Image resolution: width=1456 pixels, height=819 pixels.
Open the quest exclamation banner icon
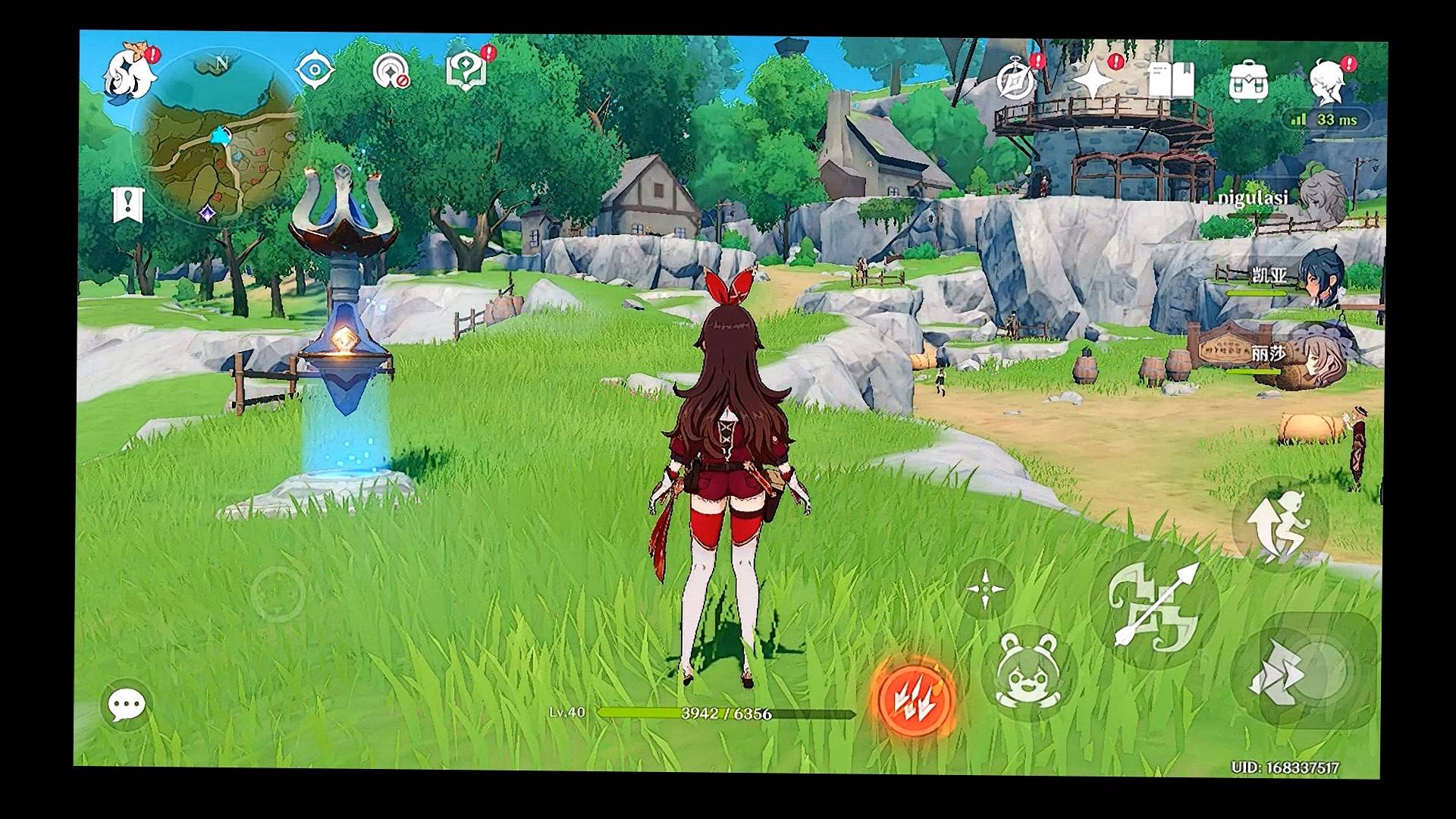point(127,205)
